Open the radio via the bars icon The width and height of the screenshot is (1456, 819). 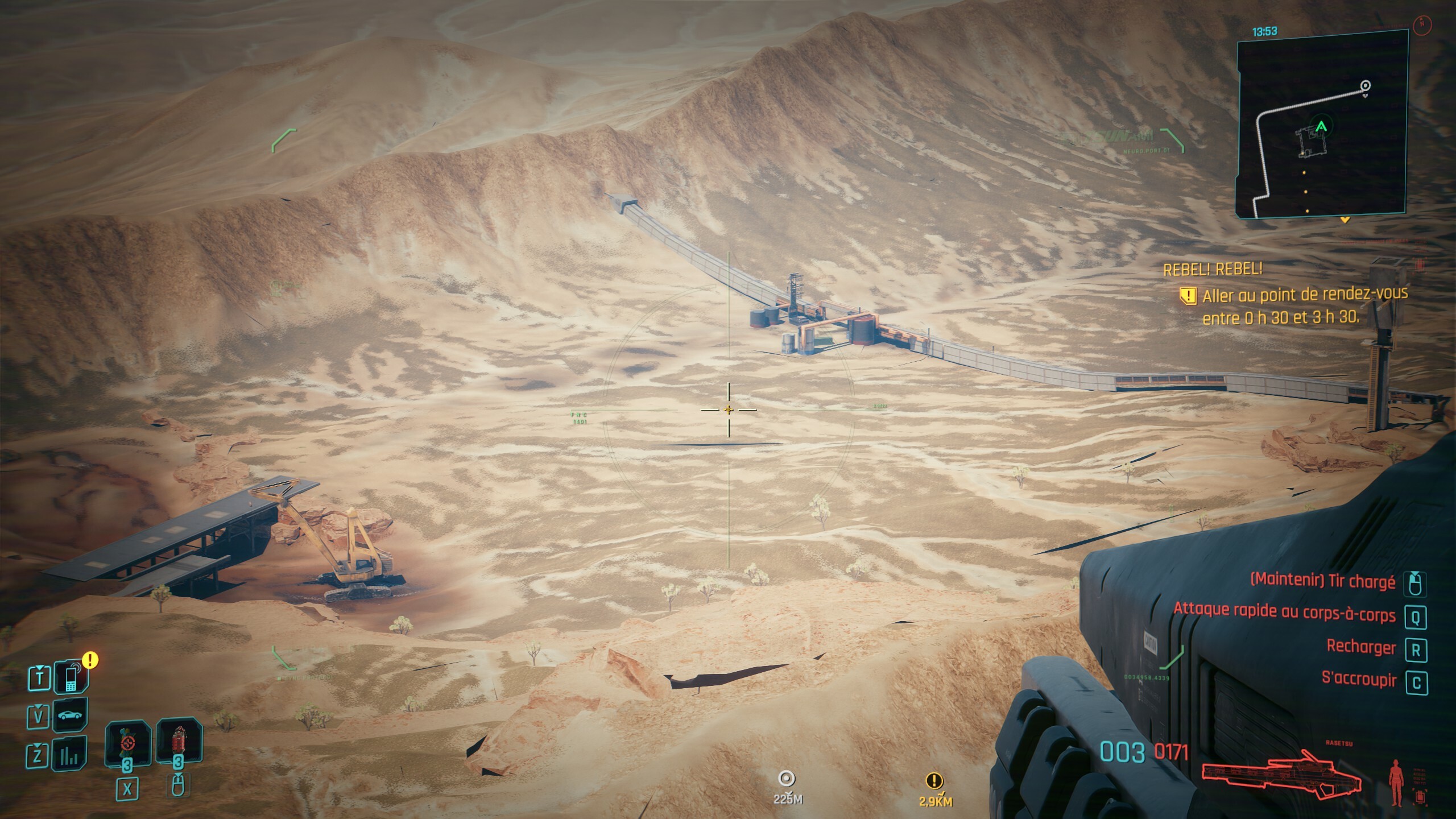pos(71,755)
